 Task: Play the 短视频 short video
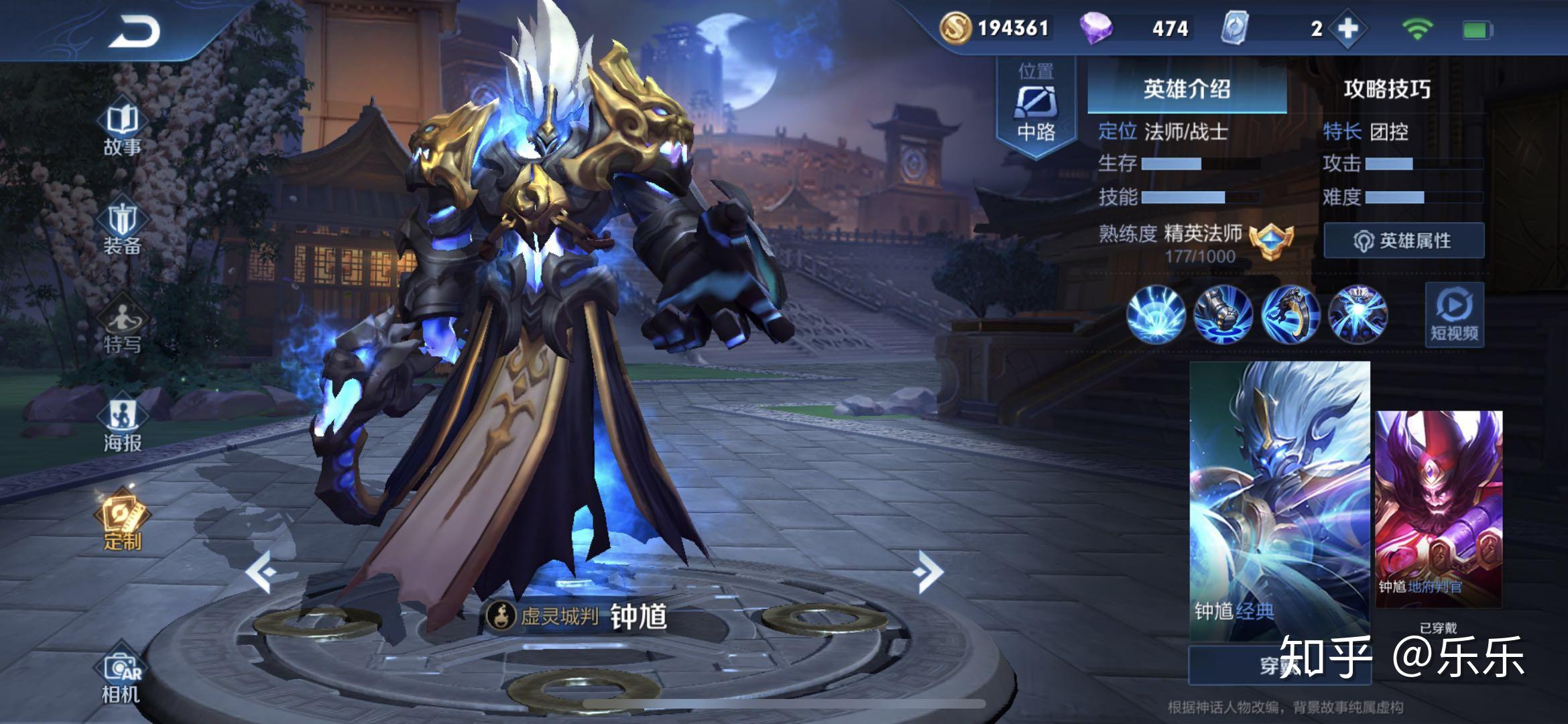(1453, 314)
